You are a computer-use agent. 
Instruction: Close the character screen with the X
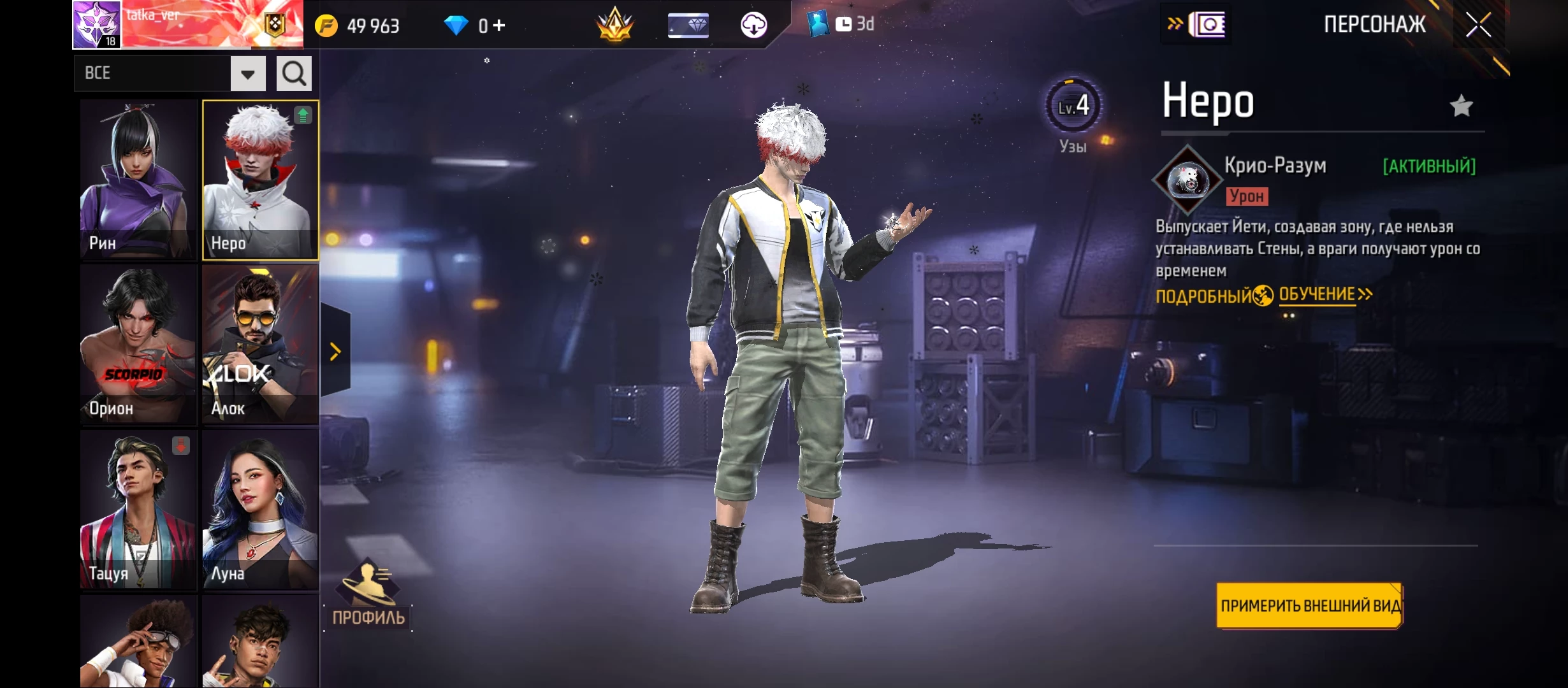pos(1478,25)
